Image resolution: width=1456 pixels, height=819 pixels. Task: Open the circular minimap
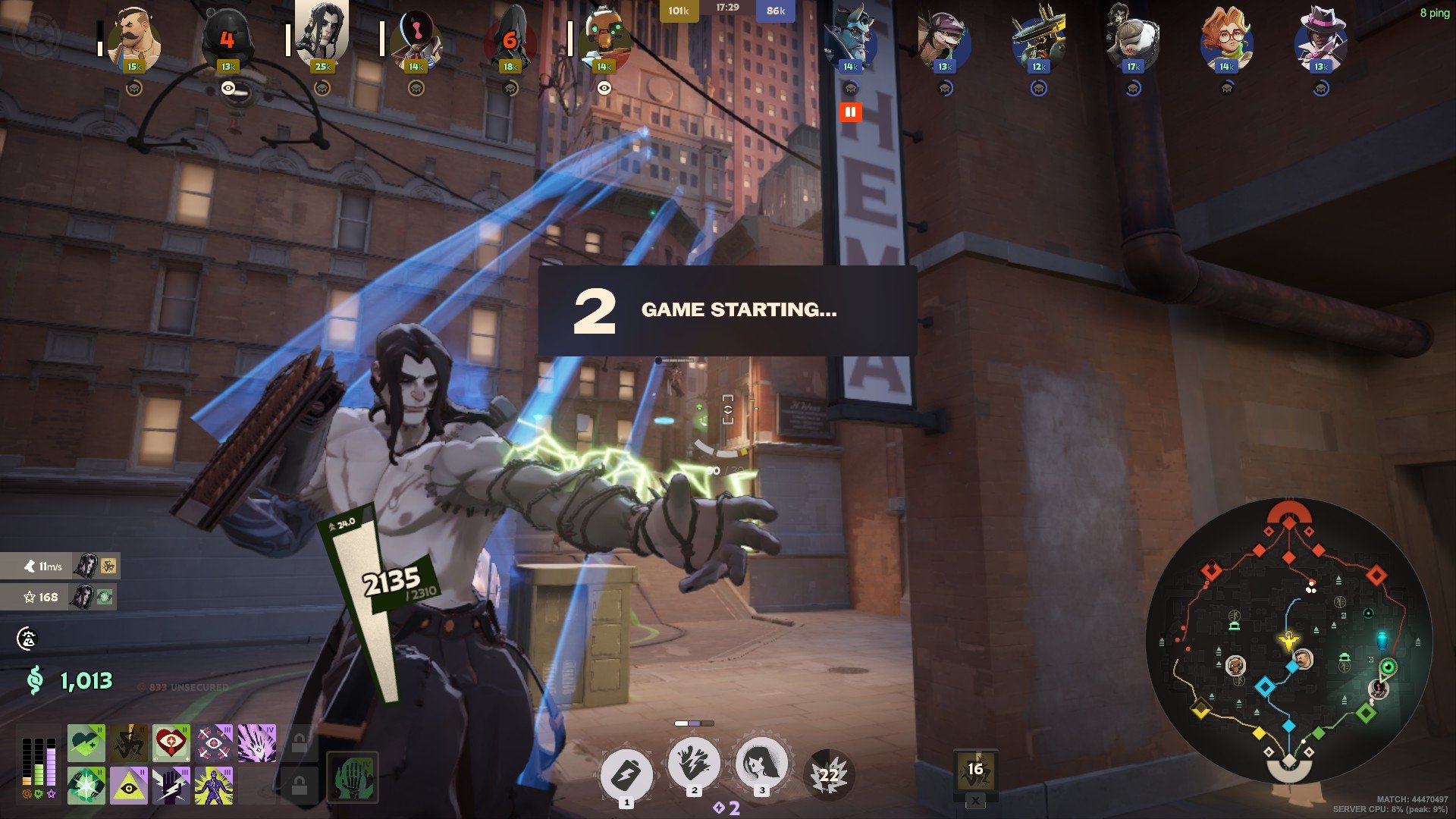tap(1288, 641)
